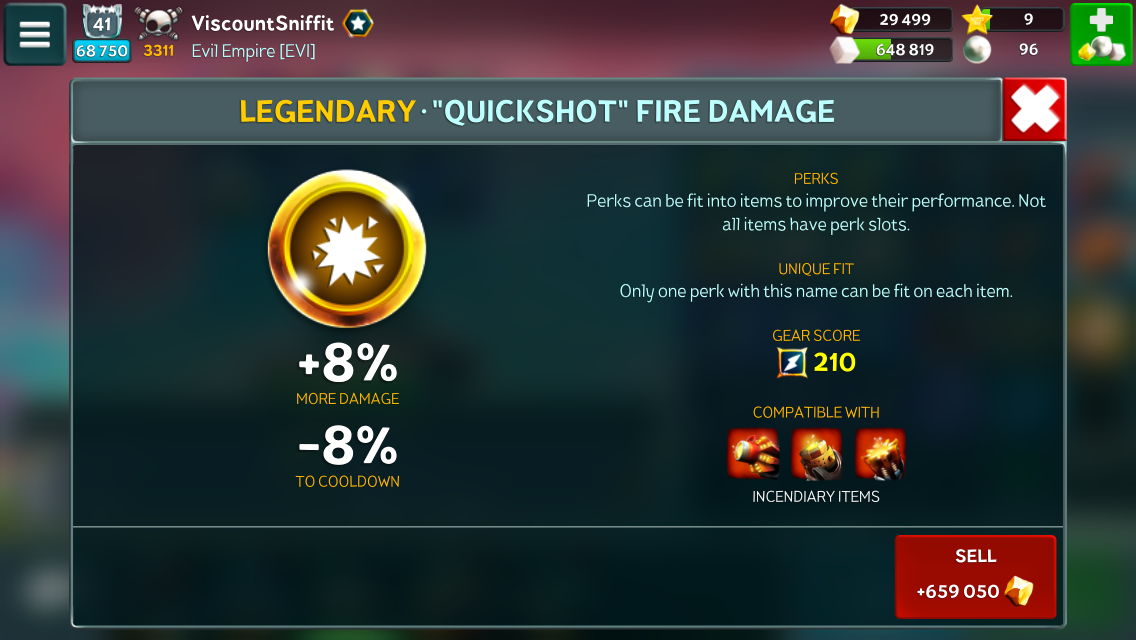Open the hamburger main menu
Image resolution: width=1136 pixels, height=640 pixels.
pyautogui.click(x=35, y=34)
